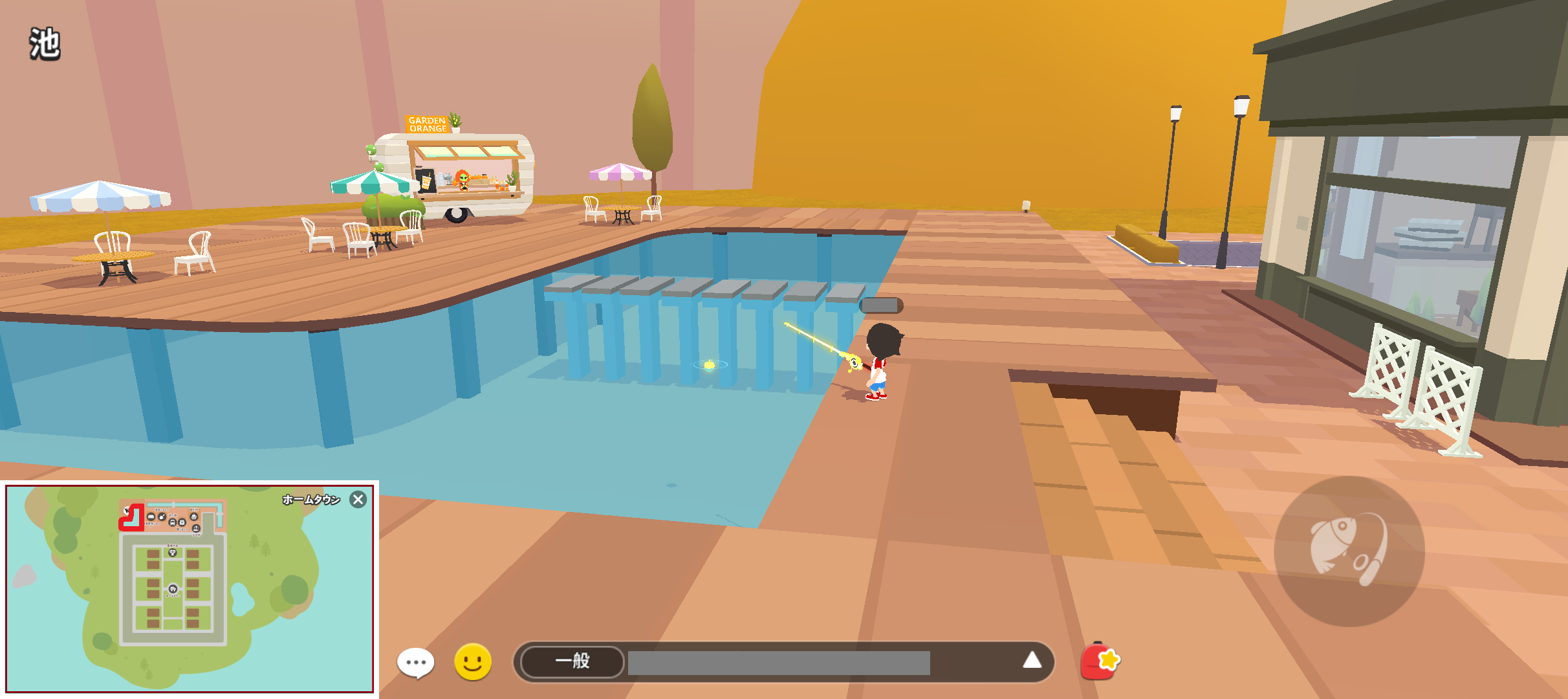Close the Hometown minimap

click(358, 500)
